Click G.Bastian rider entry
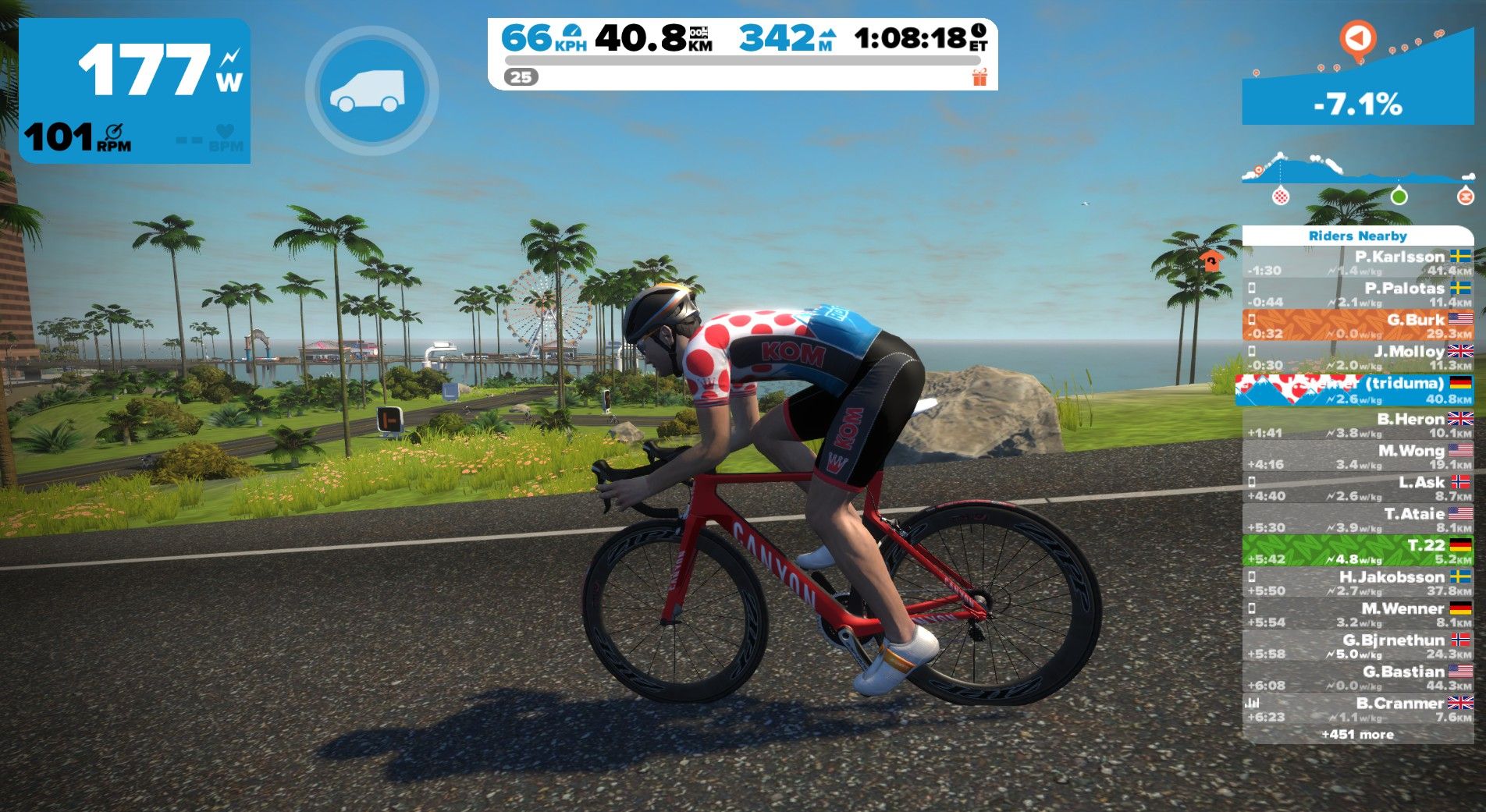Viewport: 1486px width, 812px height. [1357, 677]
